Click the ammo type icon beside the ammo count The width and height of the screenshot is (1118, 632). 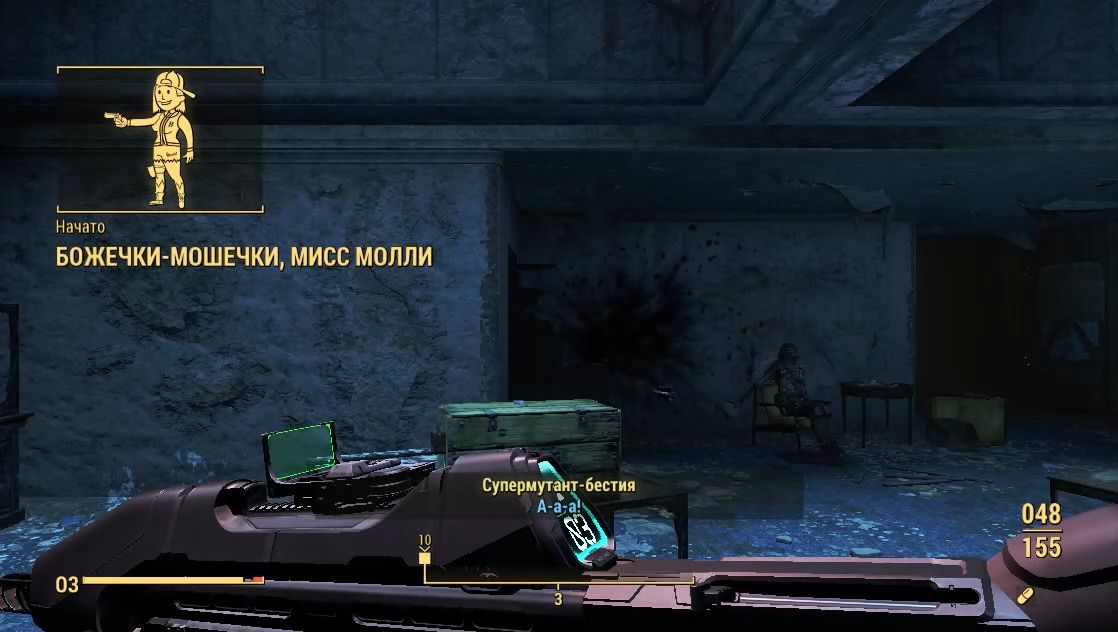click(1023, 595)
